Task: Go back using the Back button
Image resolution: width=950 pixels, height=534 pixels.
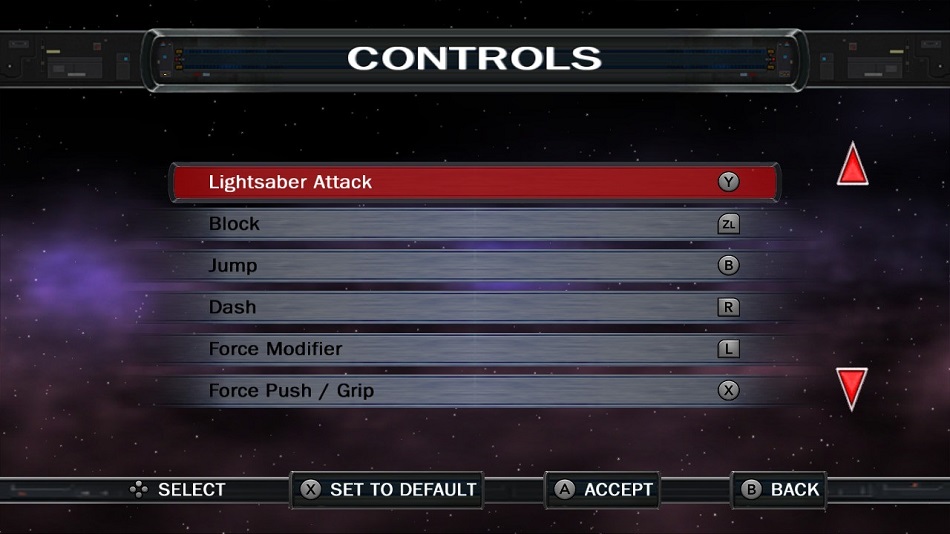Action: click(x=780, y=489)
